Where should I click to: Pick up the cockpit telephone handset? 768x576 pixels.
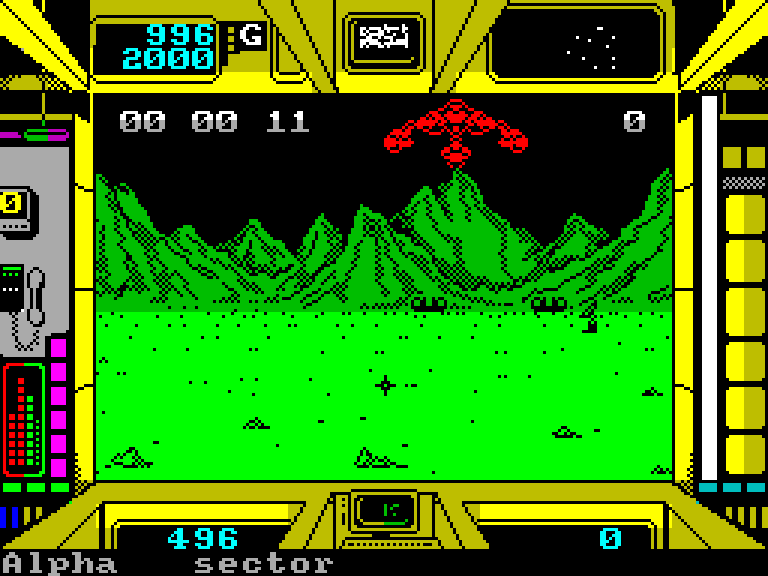point(35,296)
